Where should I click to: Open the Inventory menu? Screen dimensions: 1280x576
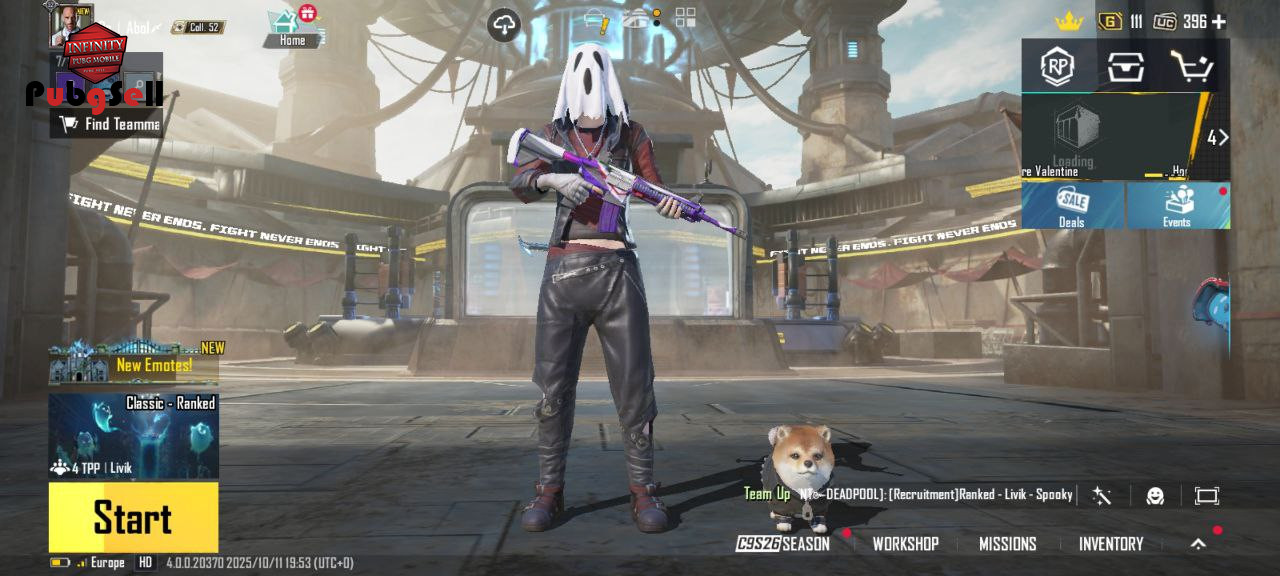click(1110, 544)
